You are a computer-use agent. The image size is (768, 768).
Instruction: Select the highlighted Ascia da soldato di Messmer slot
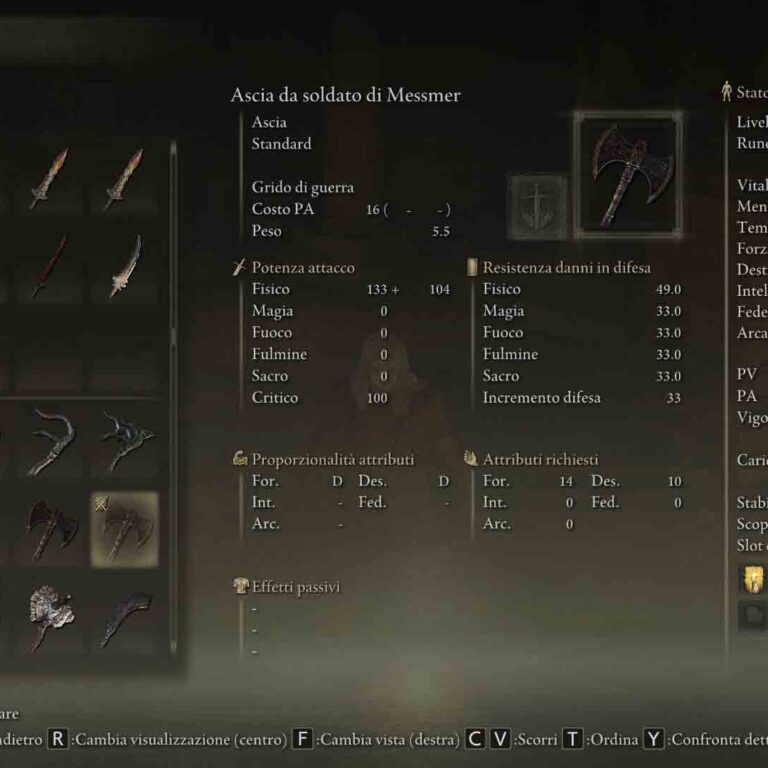[124, 528]
